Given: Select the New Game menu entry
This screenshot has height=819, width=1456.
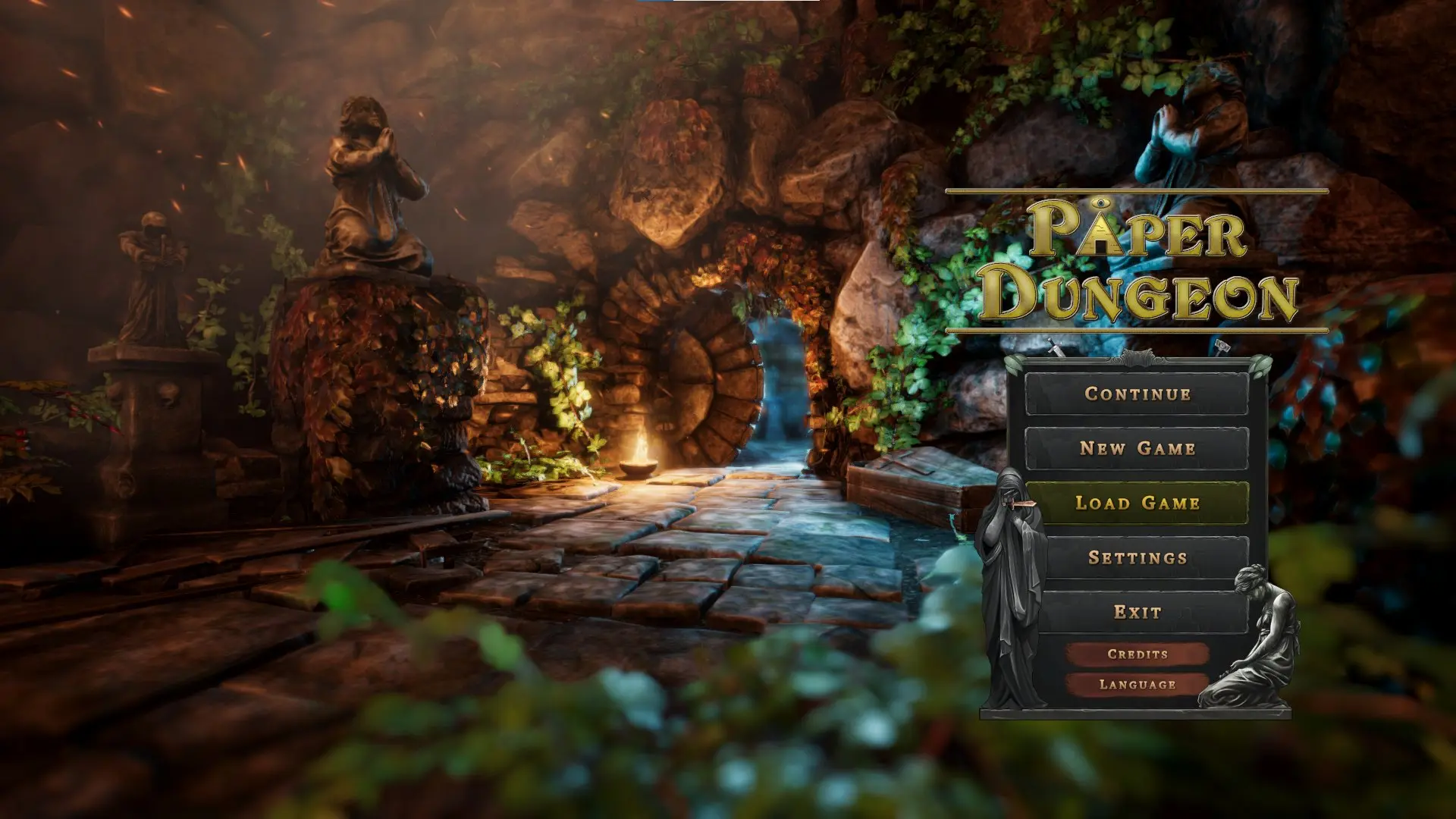Looking at the screenshot, I should click(x=1137, y=448).
